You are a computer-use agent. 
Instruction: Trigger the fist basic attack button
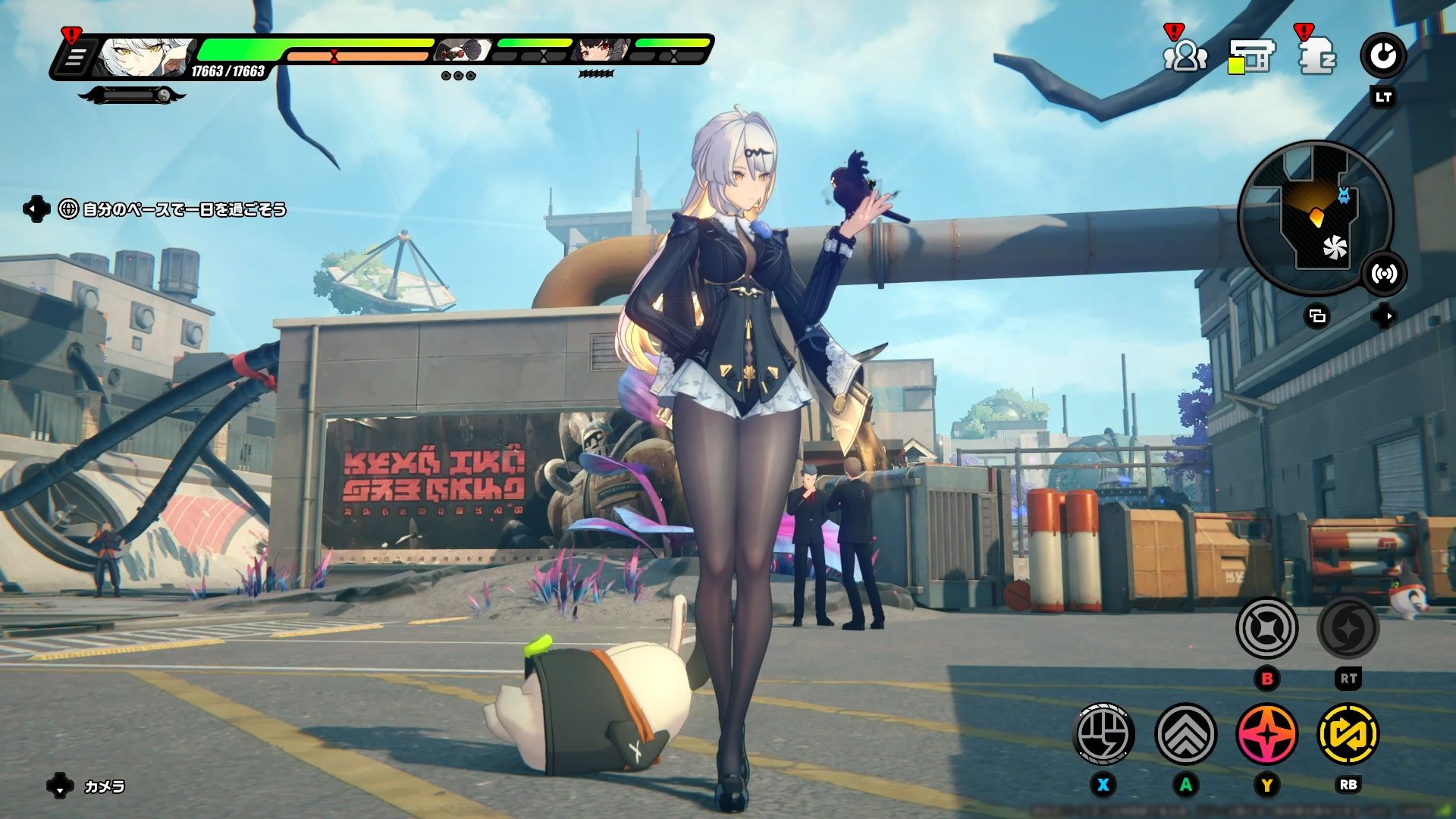click(x=1104, y=734)
